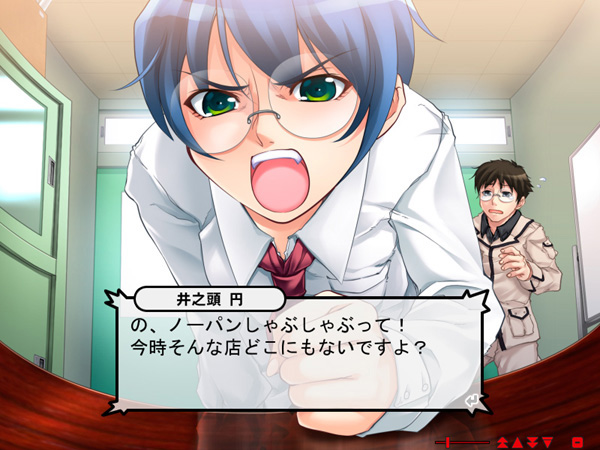Screen dimensions: 600x450
Task: Click the double down-arrow button
Action: coord(532,441)
